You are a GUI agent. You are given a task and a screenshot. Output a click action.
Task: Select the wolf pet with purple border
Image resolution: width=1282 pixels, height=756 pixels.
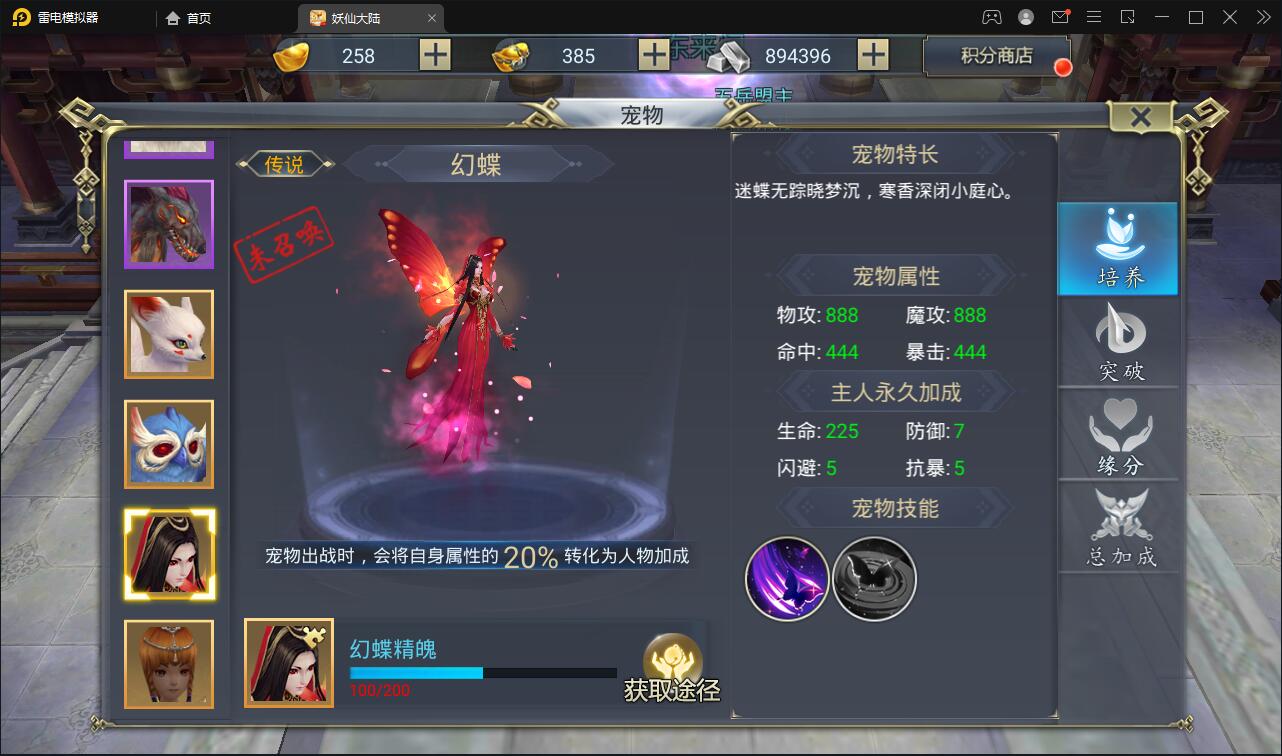pyautogui.click(x=168, y=224)
